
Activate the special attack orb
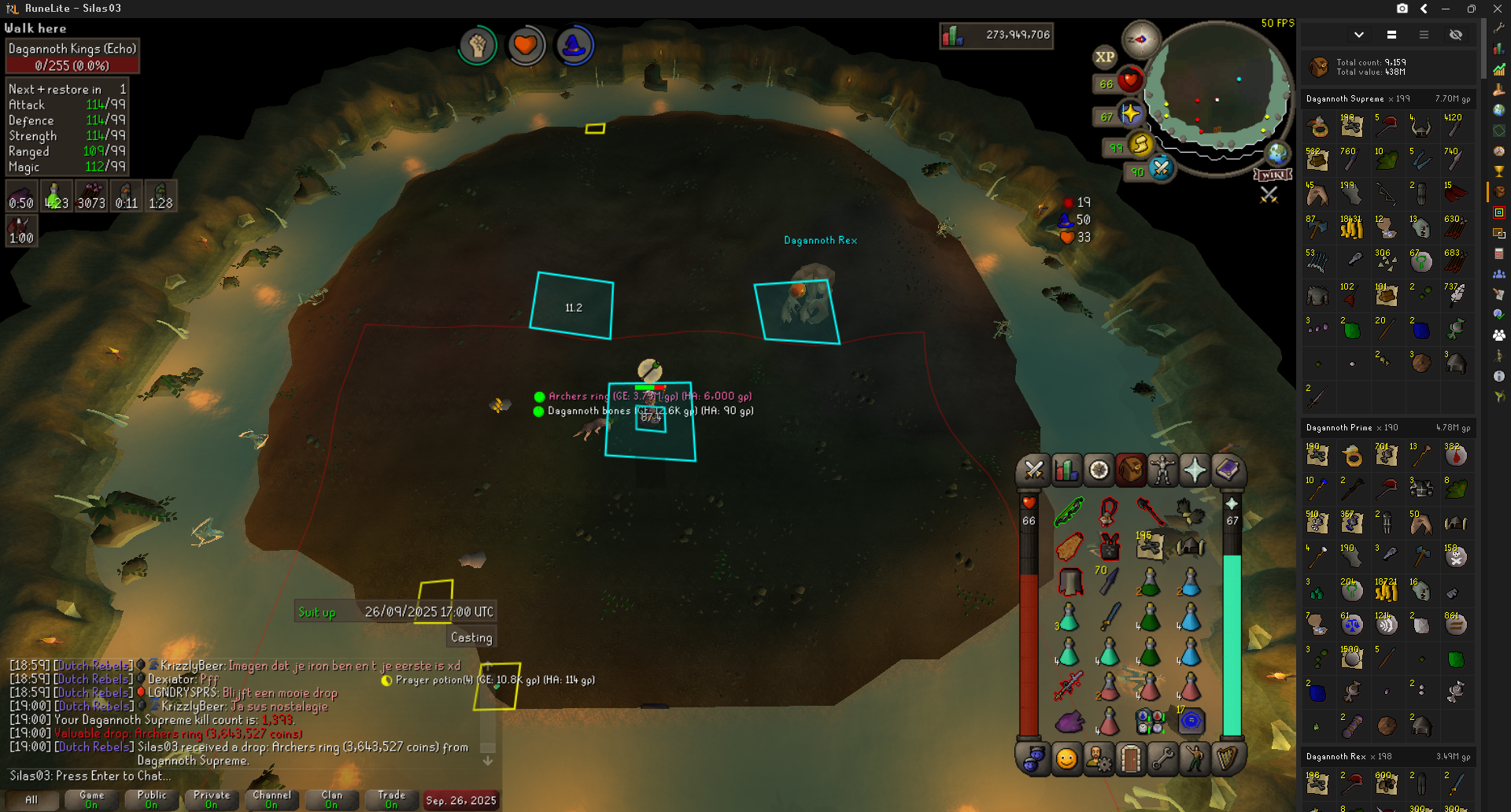click(x=1161, y=168)
